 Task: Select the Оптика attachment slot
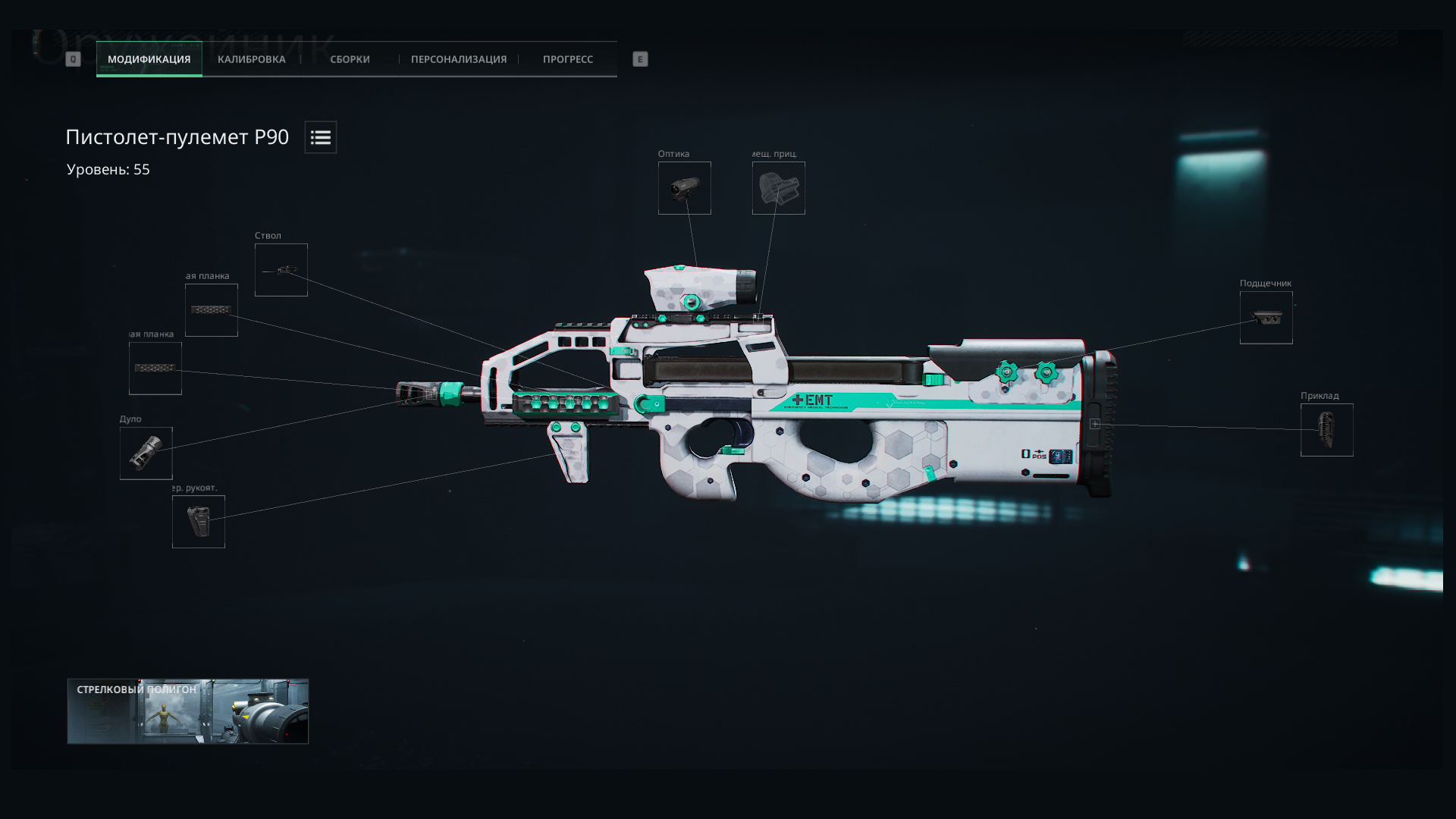tap(684, 188)
